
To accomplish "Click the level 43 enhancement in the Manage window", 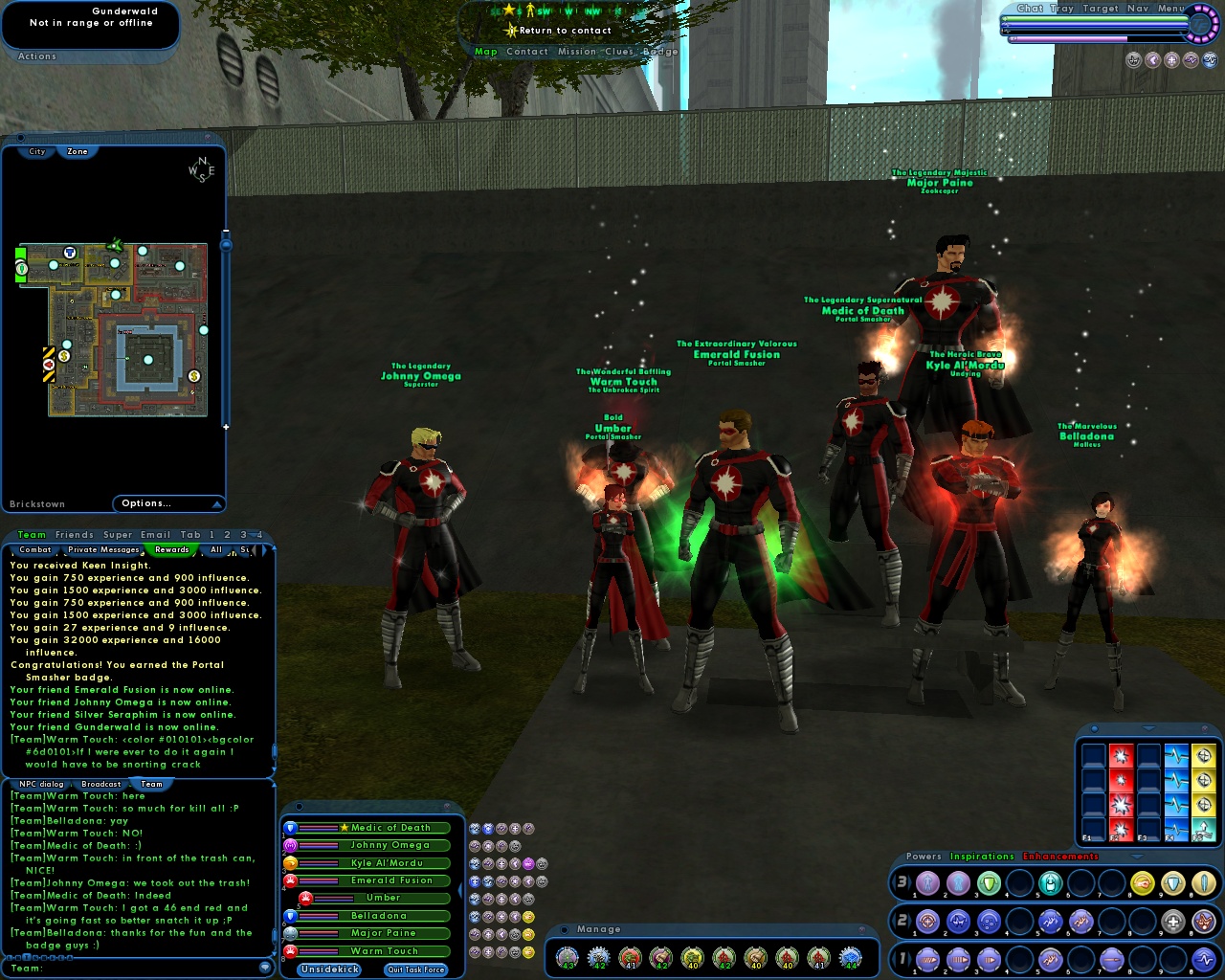I will 566,957.
